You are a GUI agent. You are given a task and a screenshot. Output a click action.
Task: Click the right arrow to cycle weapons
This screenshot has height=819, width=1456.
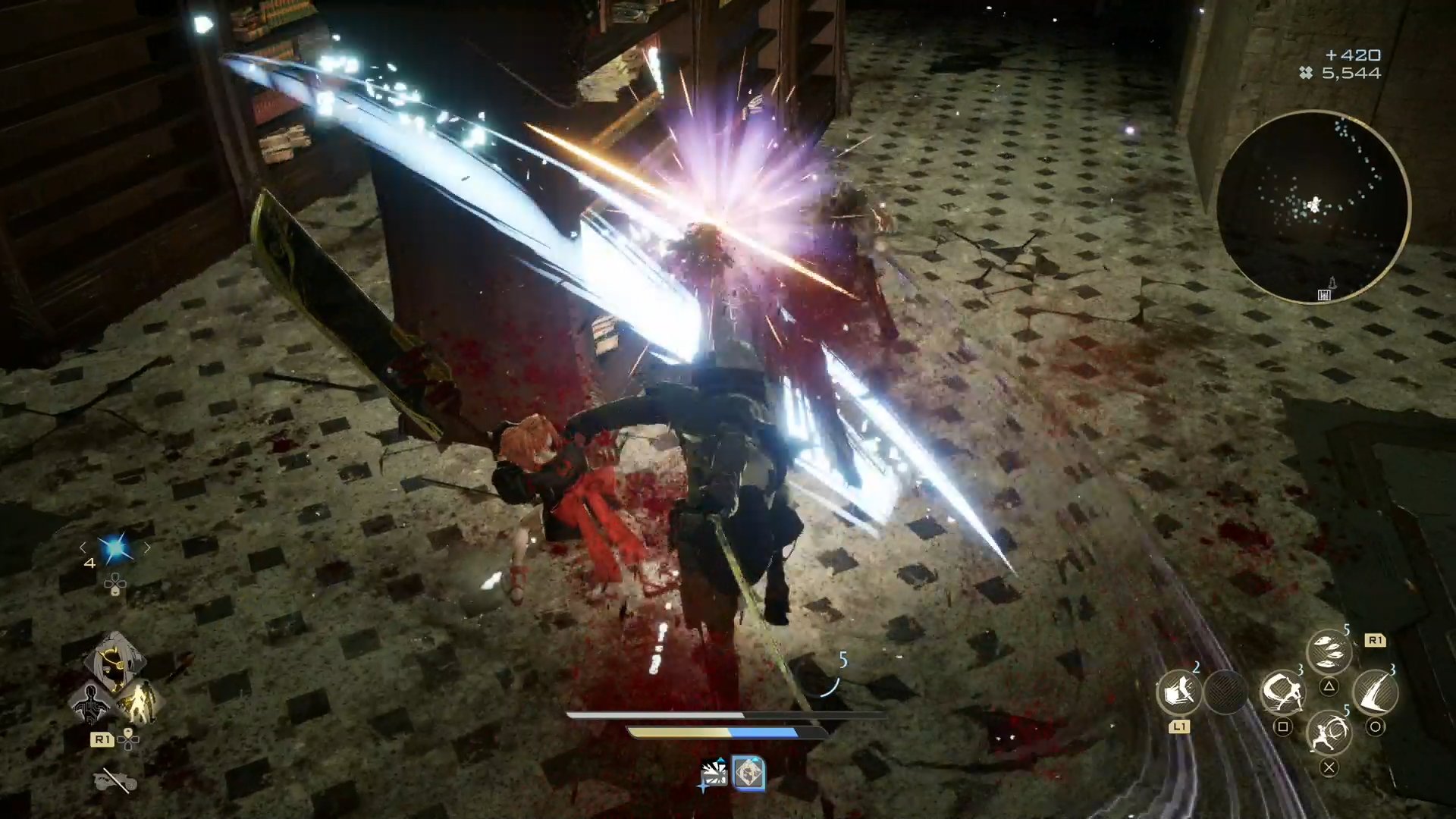(146, 549)
